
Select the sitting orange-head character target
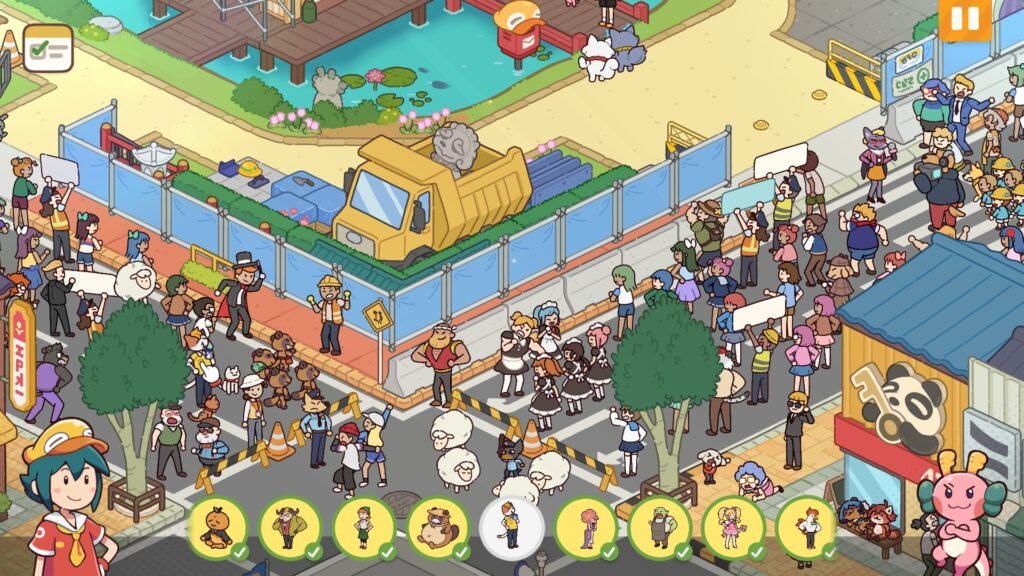[x=217, y=527]
